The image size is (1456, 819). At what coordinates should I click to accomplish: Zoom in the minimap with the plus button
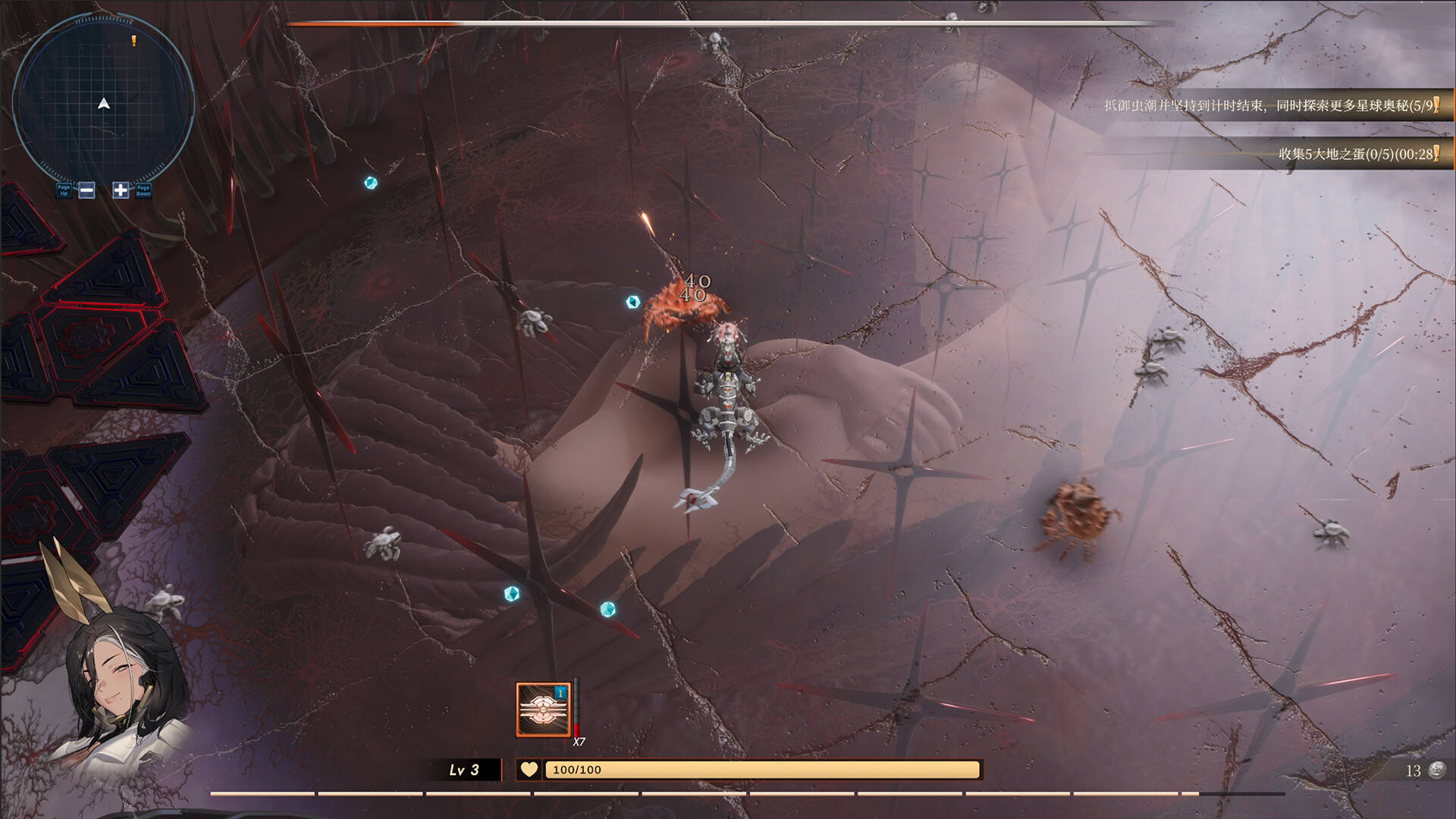coord(121,190)
